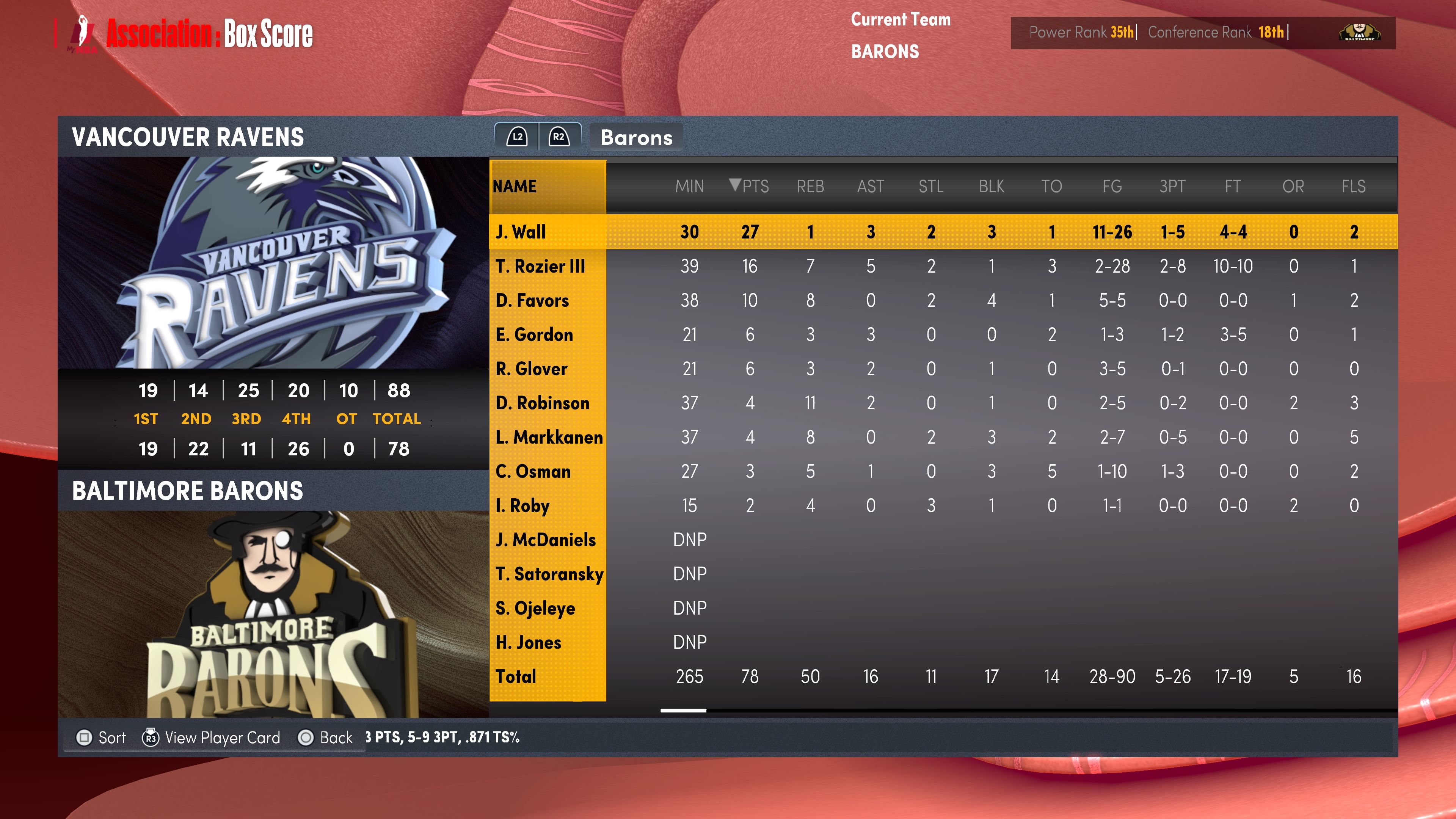Select H. Jones in the box score
1456x819 pixels.
pos(528,642)
